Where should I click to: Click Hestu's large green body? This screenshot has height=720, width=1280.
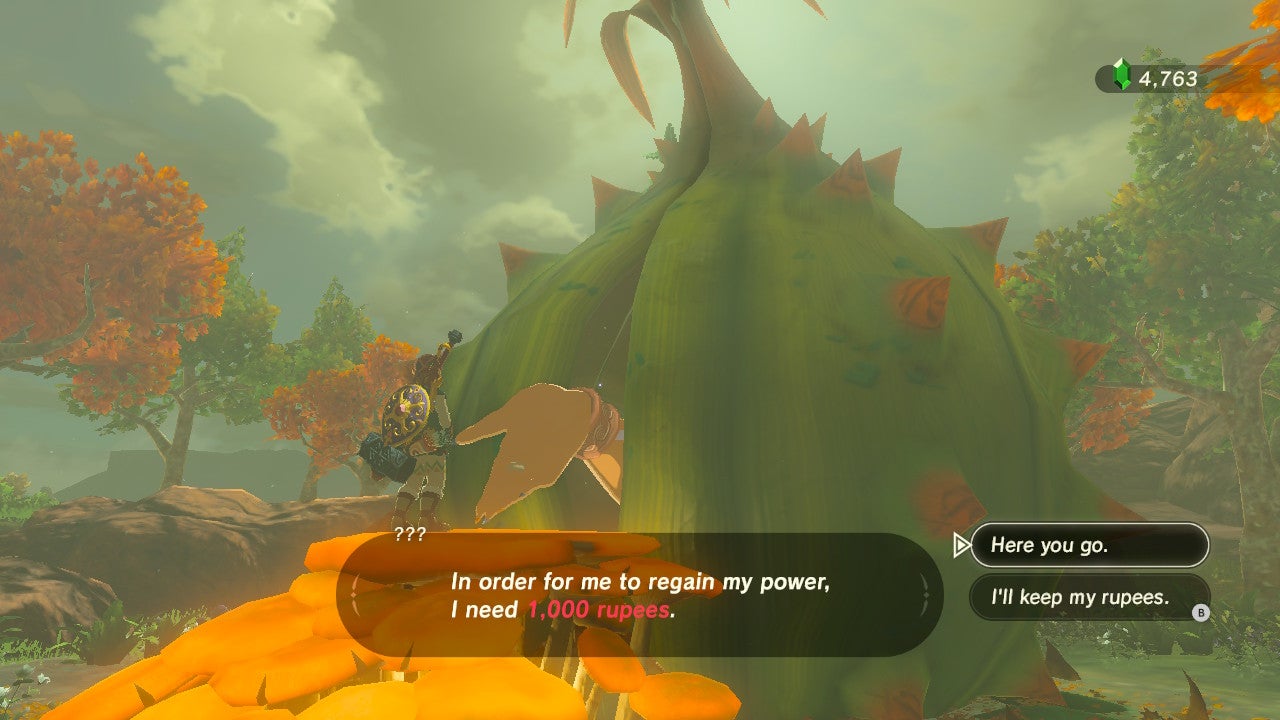pos(780,330)
